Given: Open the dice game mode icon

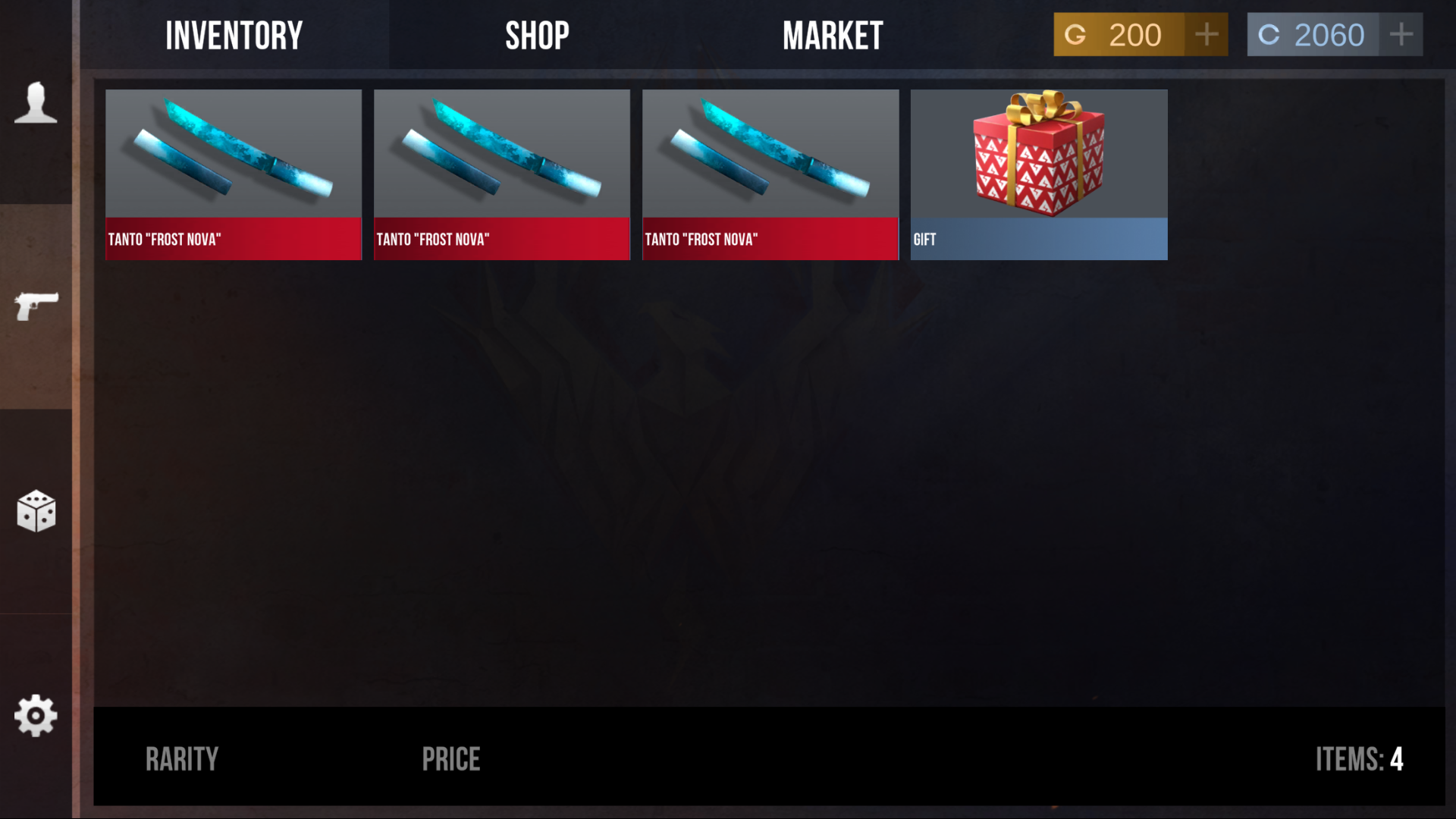Looking at the screenshot, I should pyautogui.click(x=36, y=512).
